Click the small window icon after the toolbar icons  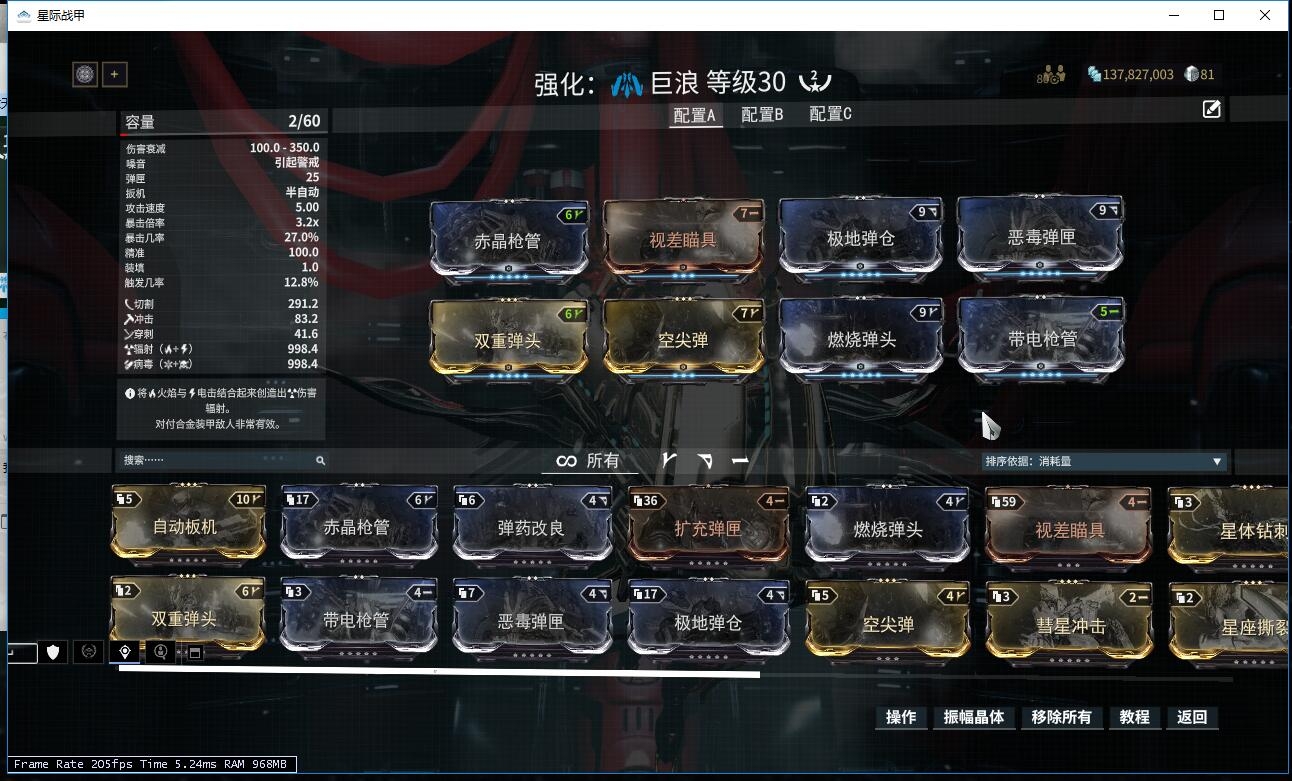pyautogui.click(x=194, y=652)
